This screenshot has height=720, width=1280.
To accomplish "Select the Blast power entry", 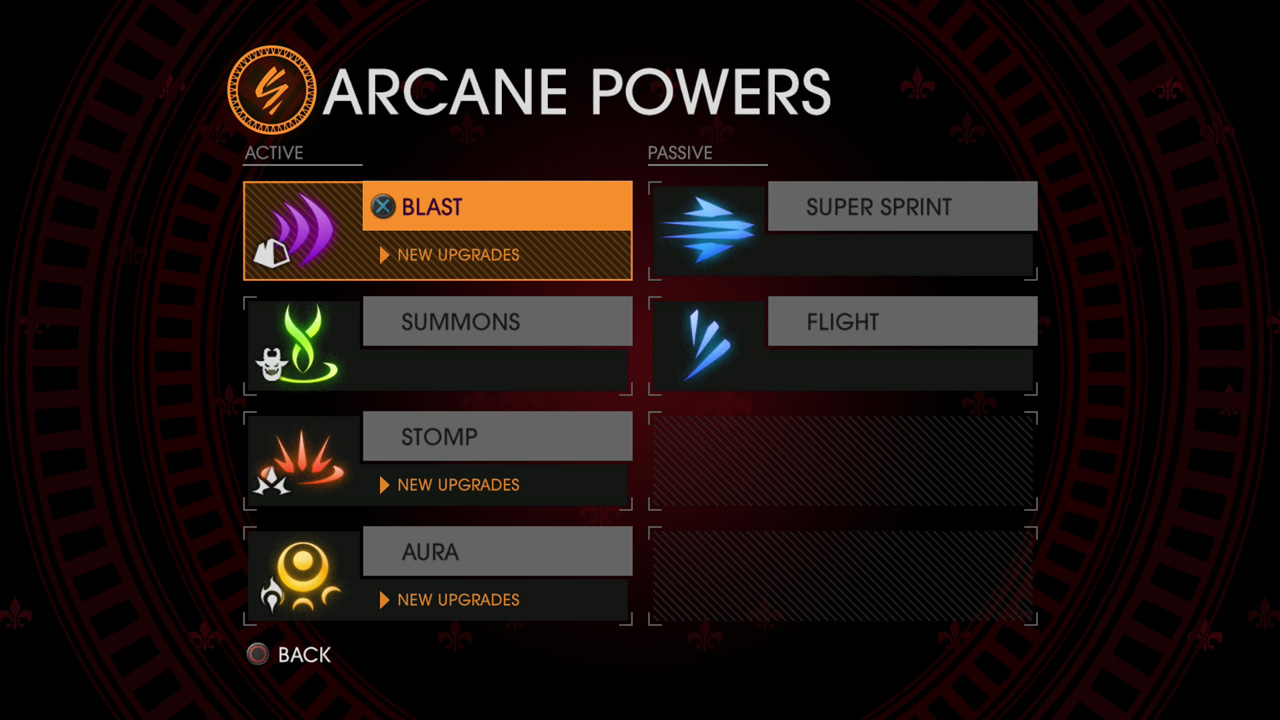I will [x=496, y=207].
